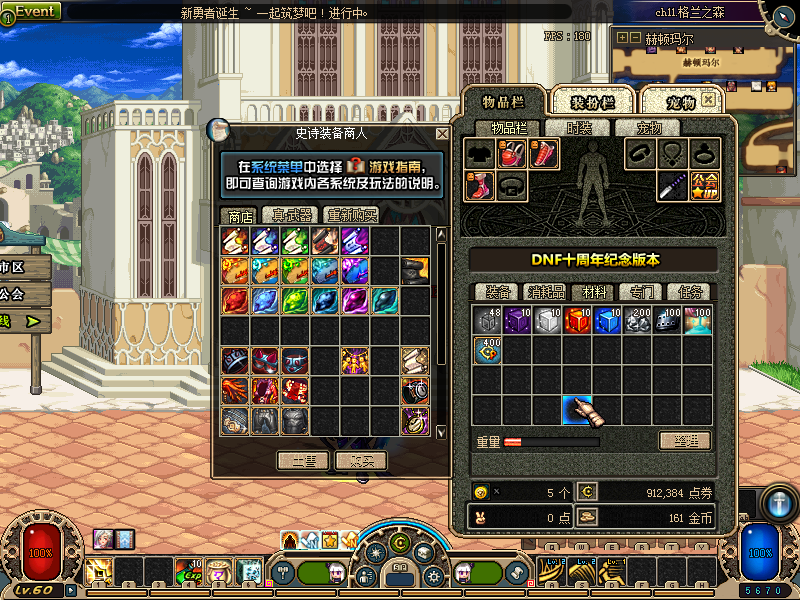Close the epic equipment merchant window
This screenshot has height=600, width=800.
(442, 133)
